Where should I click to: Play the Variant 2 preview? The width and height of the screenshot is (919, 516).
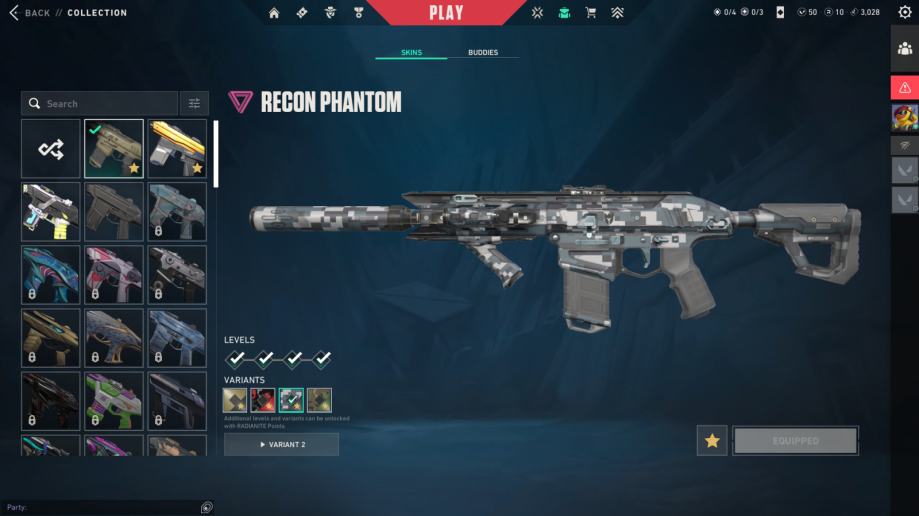click(281, 444)
